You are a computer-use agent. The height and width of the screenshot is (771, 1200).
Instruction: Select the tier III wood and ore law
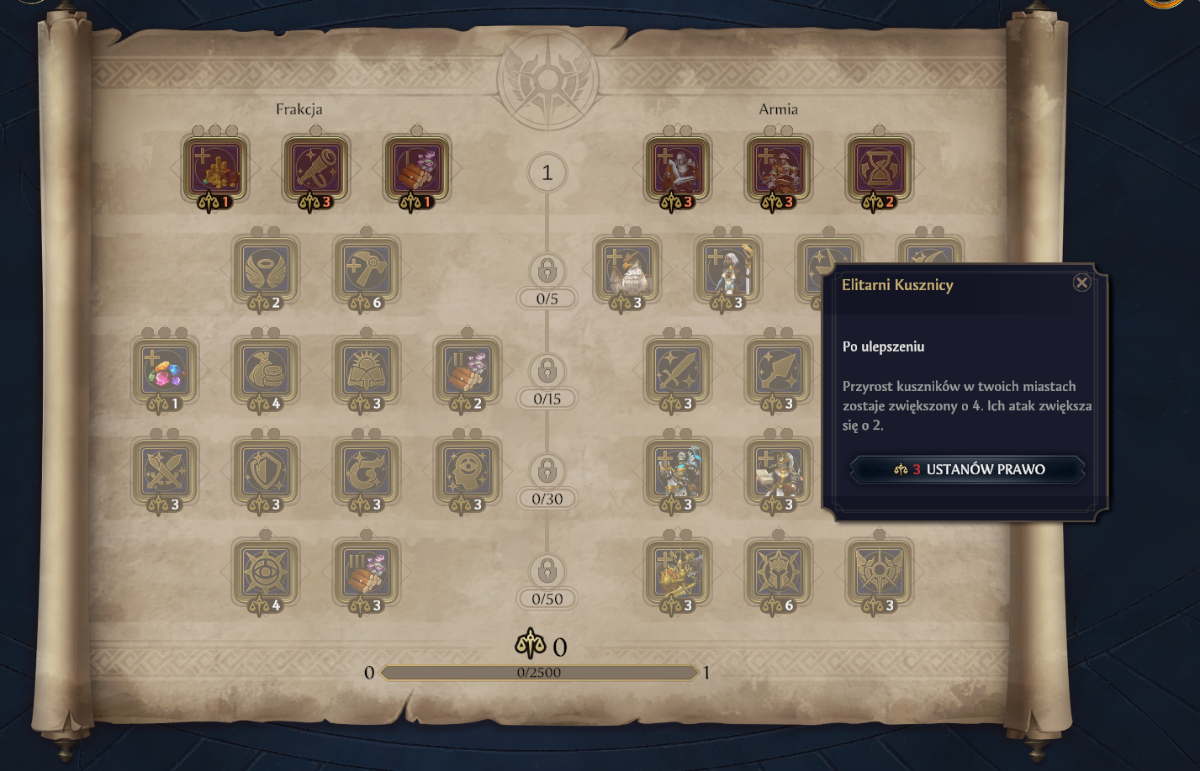[x=366, y=571]
